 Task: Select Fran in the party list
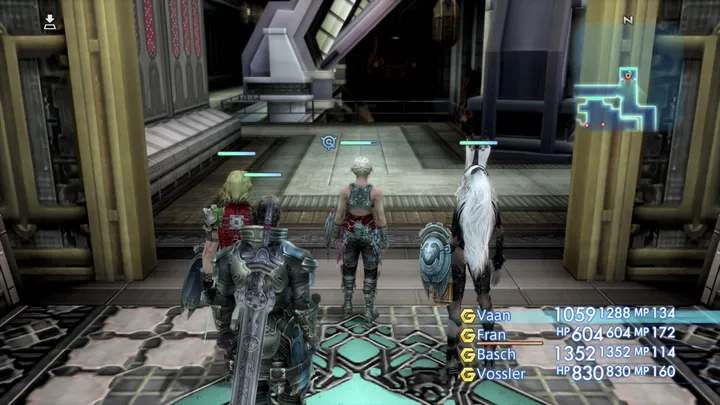(491, 335)
